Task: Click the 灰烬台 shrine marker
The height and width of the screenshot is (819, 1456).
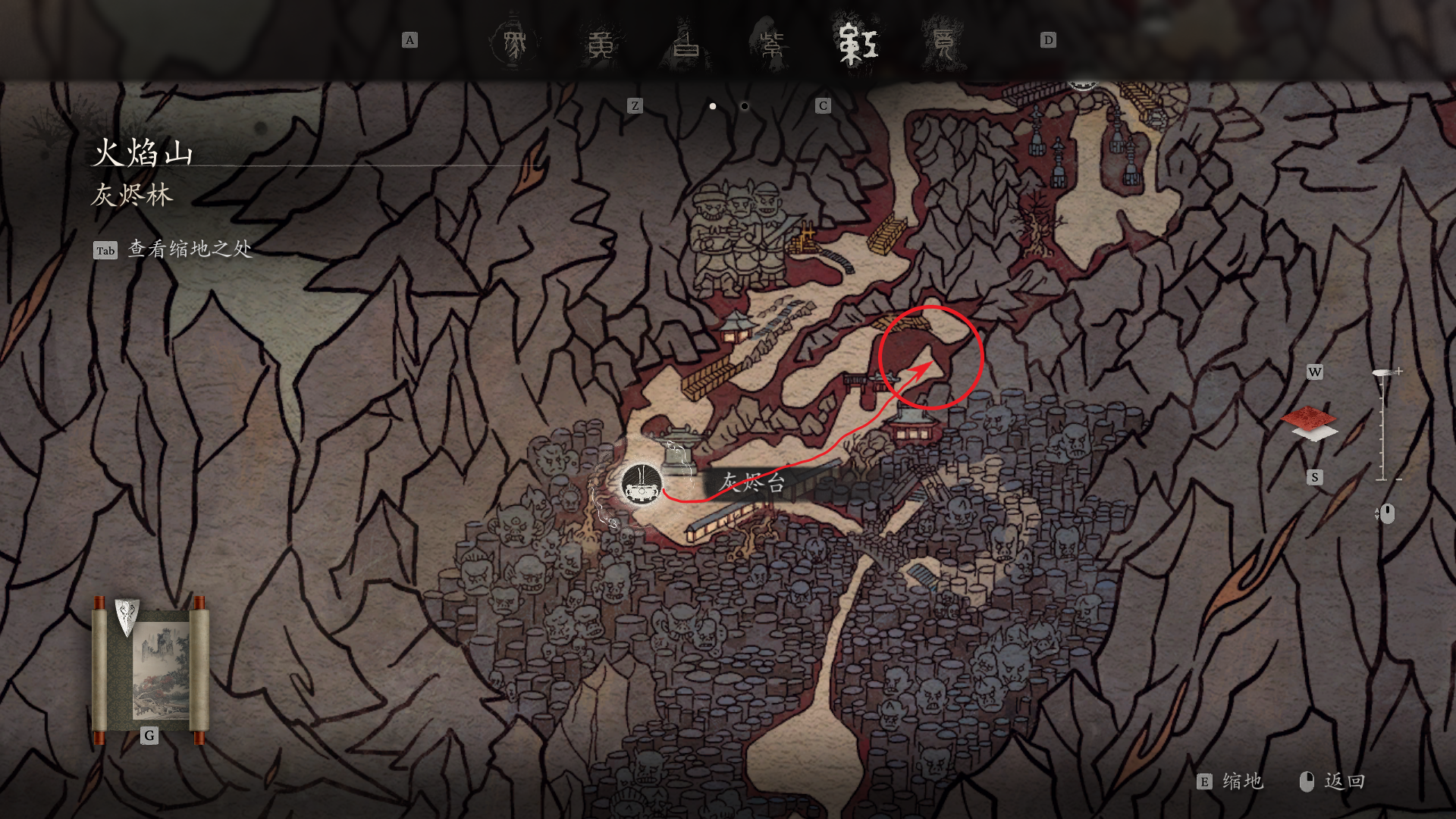Action: pyautogui.click(x=642, y=485)
